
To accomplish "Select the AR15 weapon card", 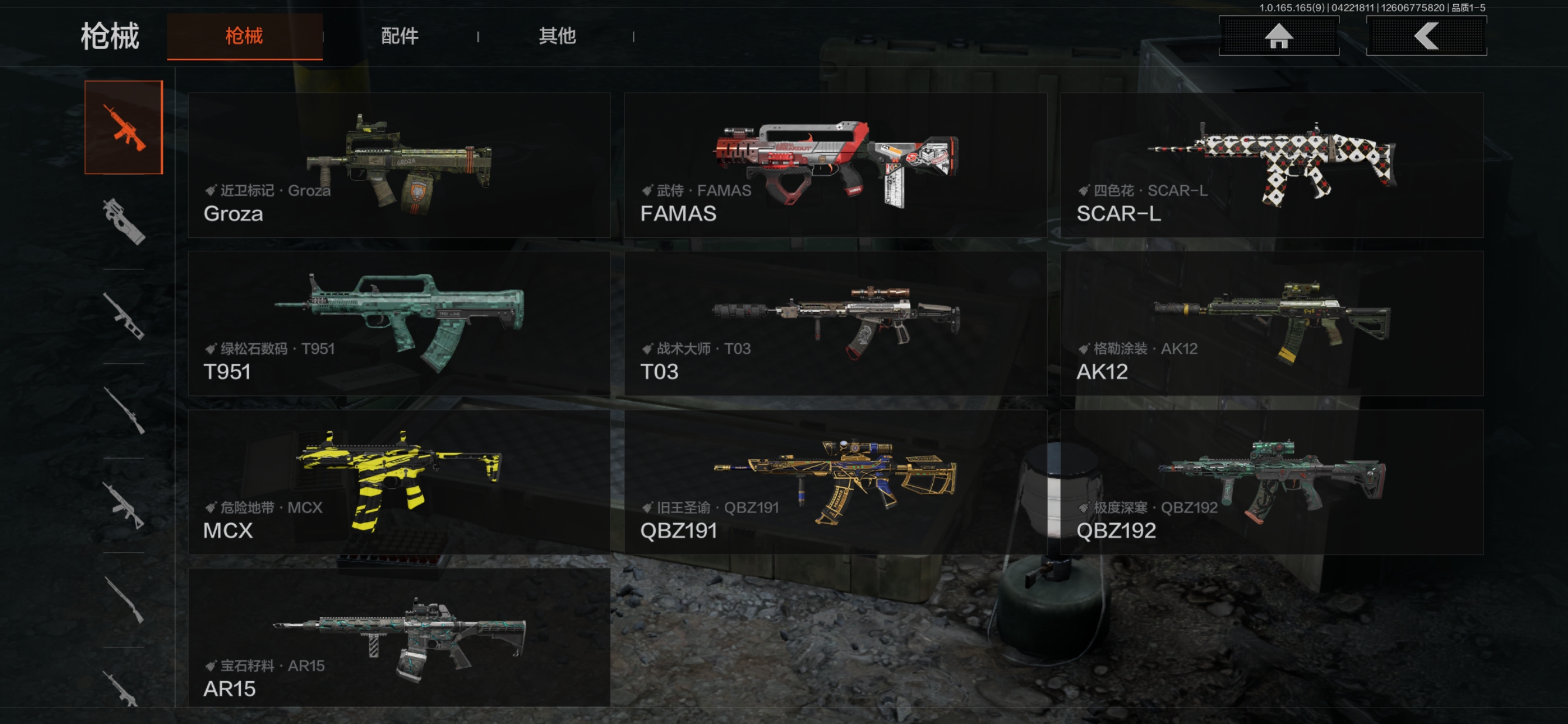I will click(398, 638).
